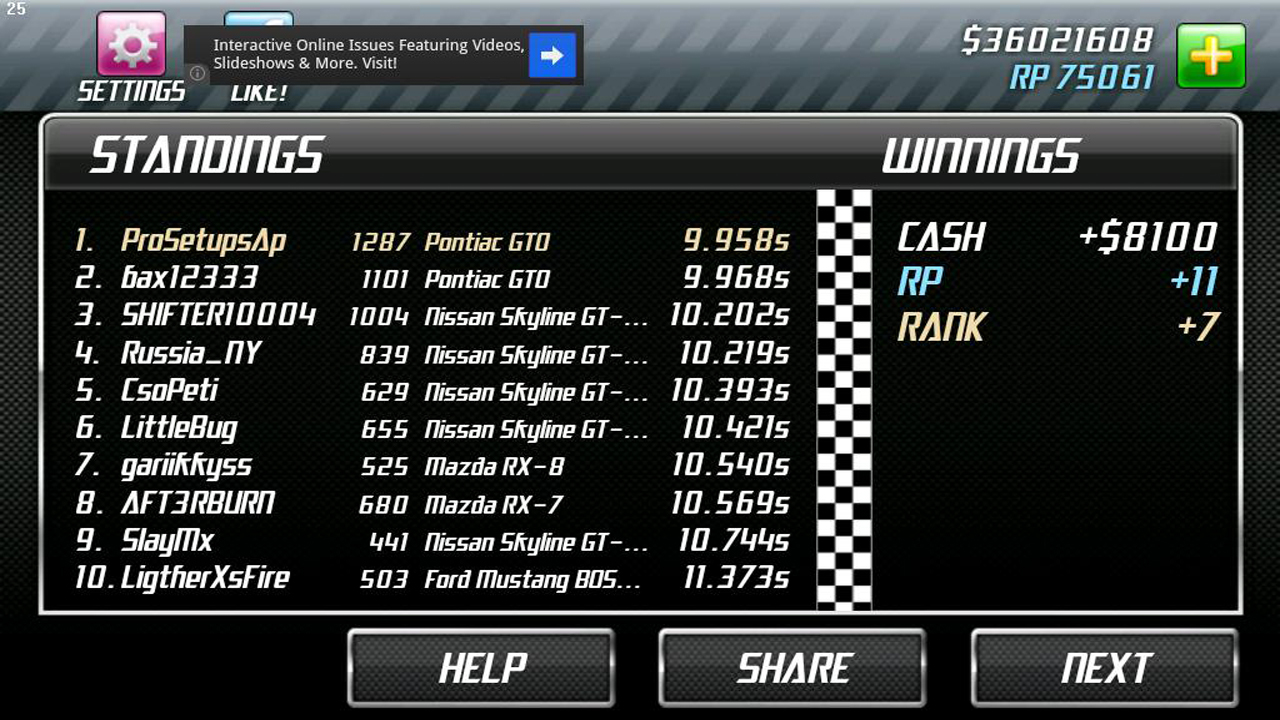The width and height of the screenshot is (1280, 720).
Task: Click the CASH +$8100 winnings row
Action: 1050,238
